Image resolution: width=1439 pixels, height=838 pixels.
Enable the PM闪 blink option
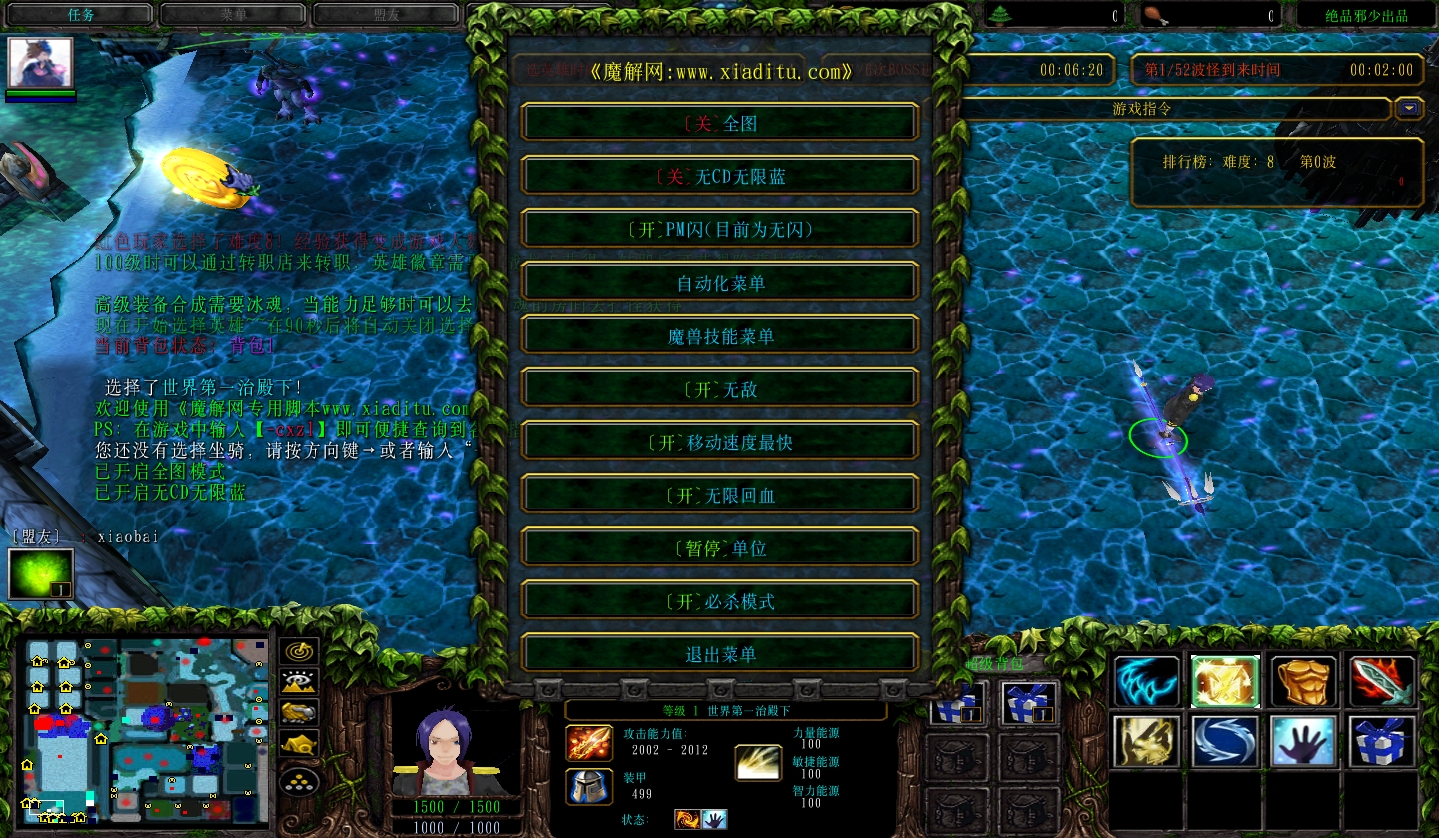[x=720, y=229]
